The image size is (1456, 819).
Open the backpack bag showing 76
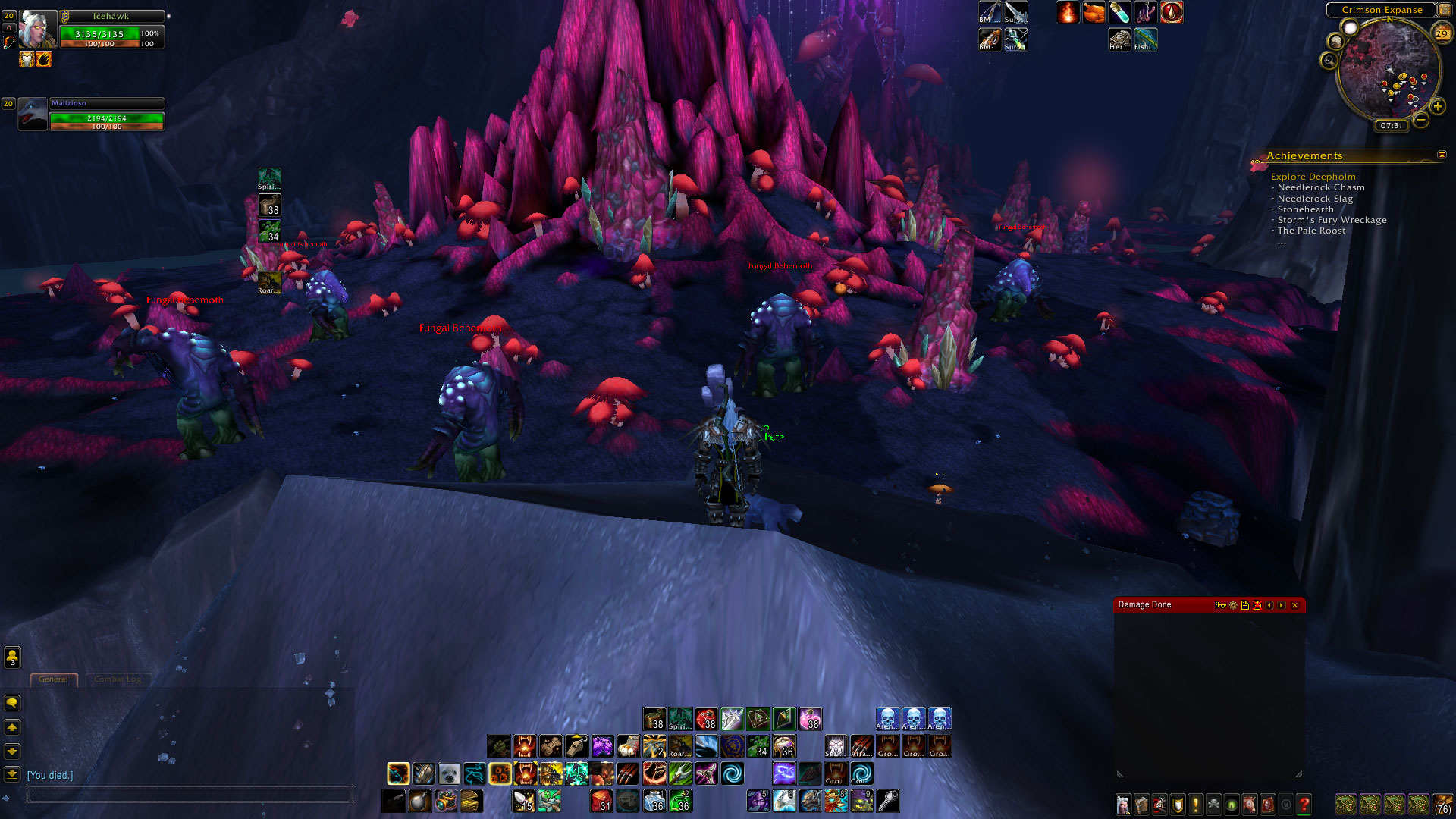(x=1442, y=804)
